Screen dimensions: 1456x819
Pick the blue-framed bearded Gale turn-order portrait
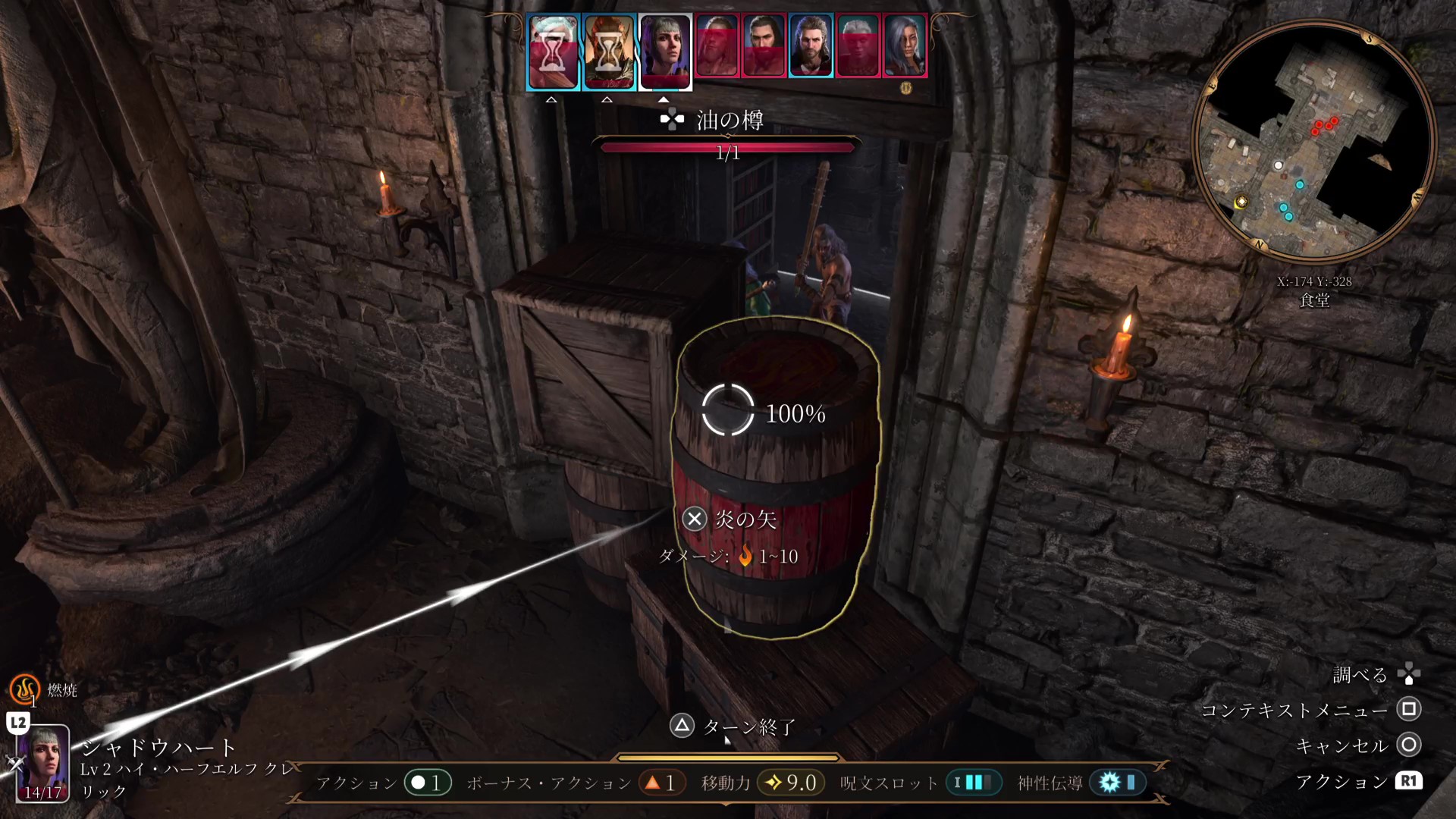[811, 45]
